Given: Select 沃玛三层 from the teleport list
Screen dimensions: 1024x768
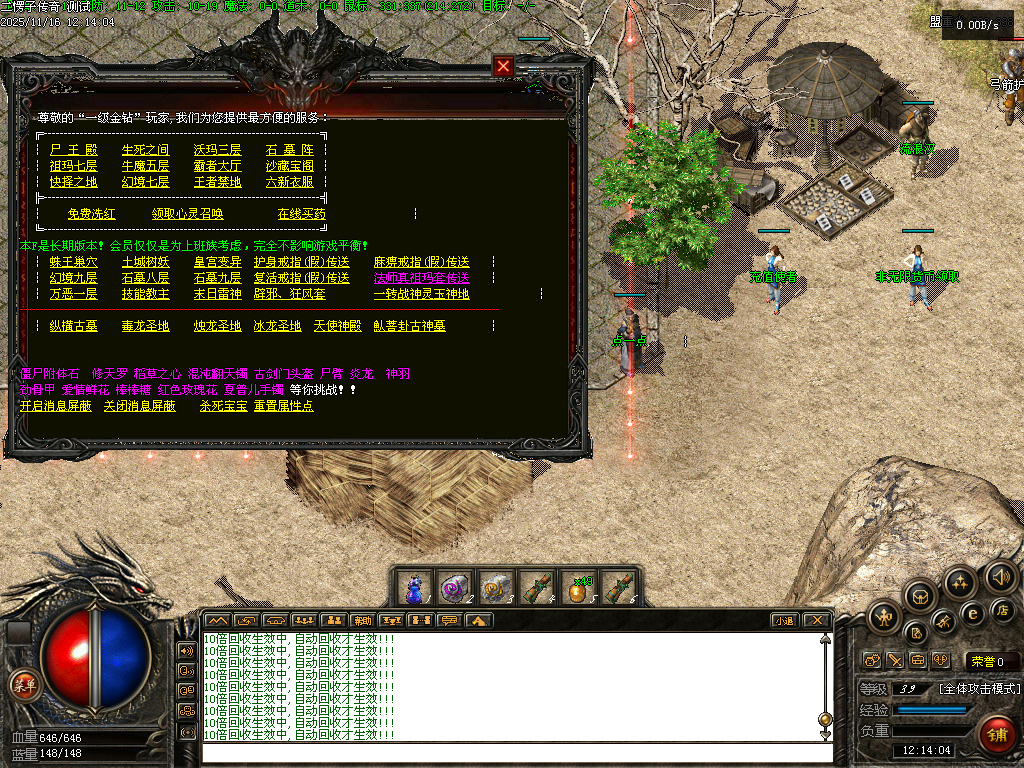Looking at the screenshot, I should pyautogui.click(x=217, y=150).
